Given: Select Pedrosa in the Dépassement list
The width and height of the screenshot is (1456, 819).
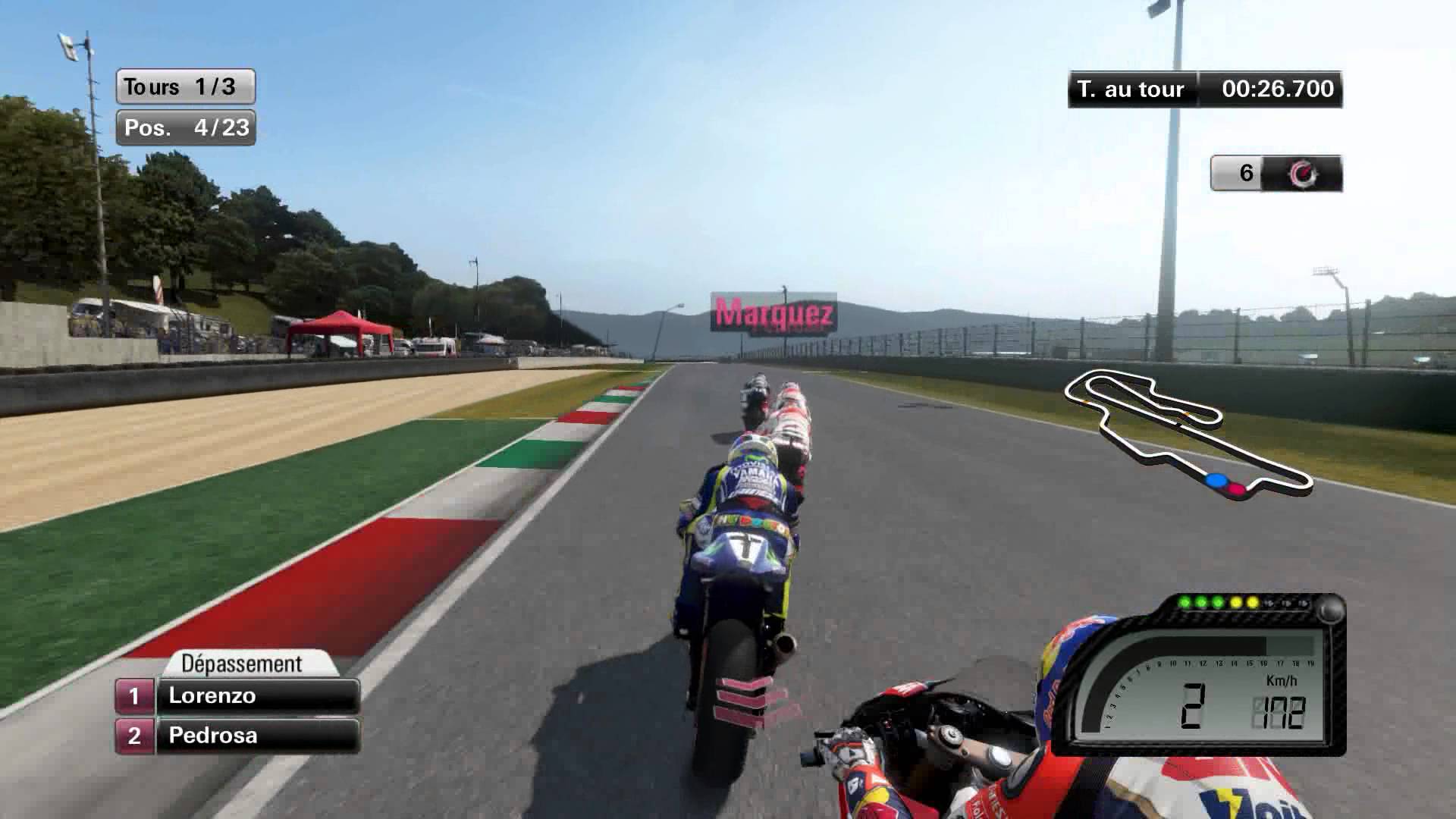Looking at the screenshot, I should click(x=256, y=736).
